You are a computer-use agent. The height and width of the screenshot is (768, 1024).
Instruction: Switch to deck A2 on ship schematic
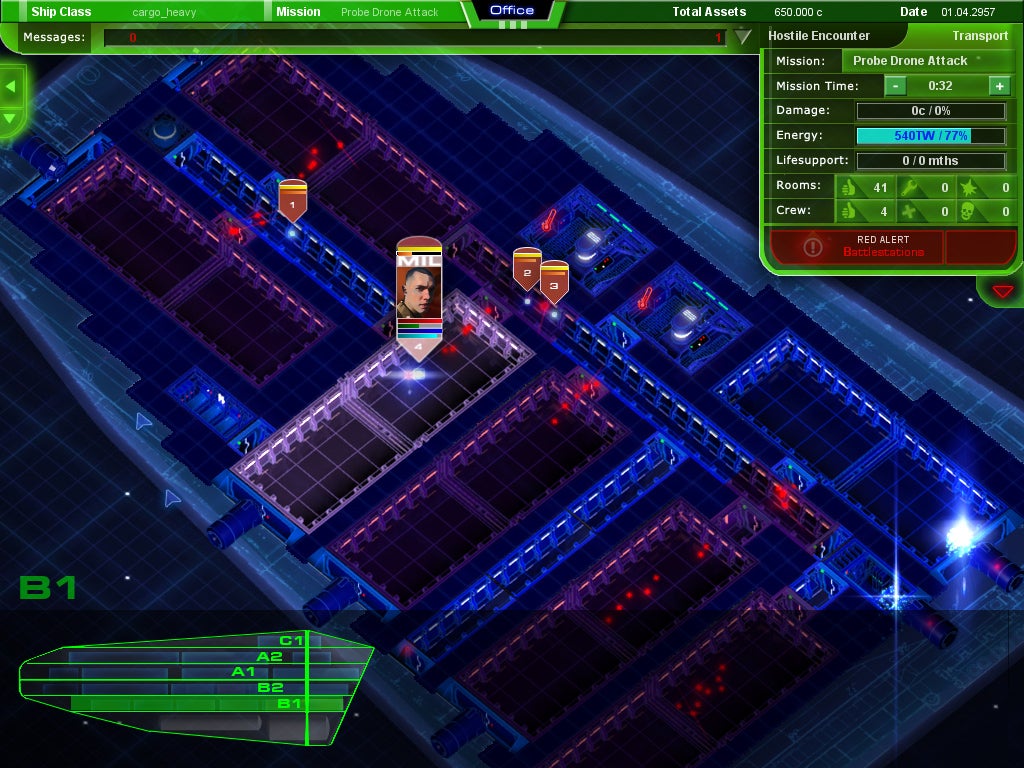click(269, 656)
